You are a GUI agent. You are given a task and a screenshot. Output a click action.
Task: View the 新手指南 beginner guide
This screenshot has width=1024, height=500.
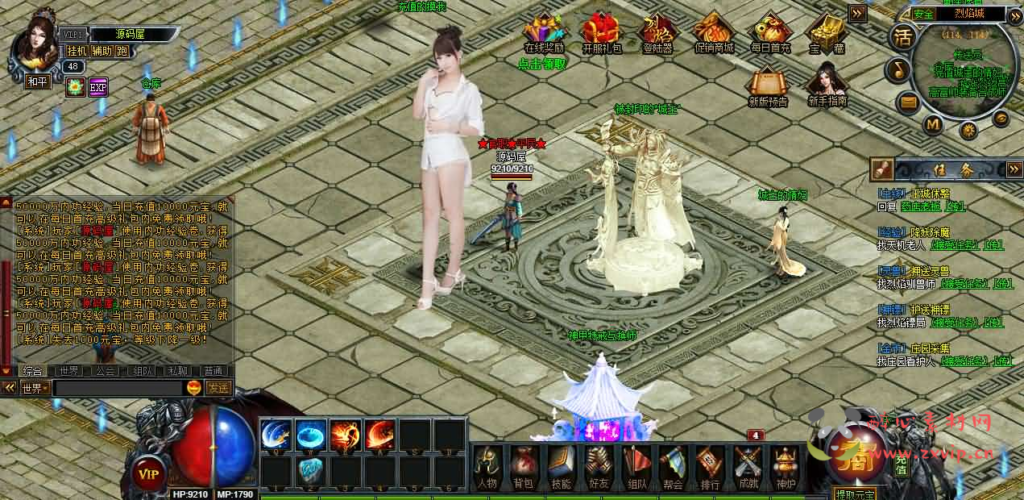[826, 84]
